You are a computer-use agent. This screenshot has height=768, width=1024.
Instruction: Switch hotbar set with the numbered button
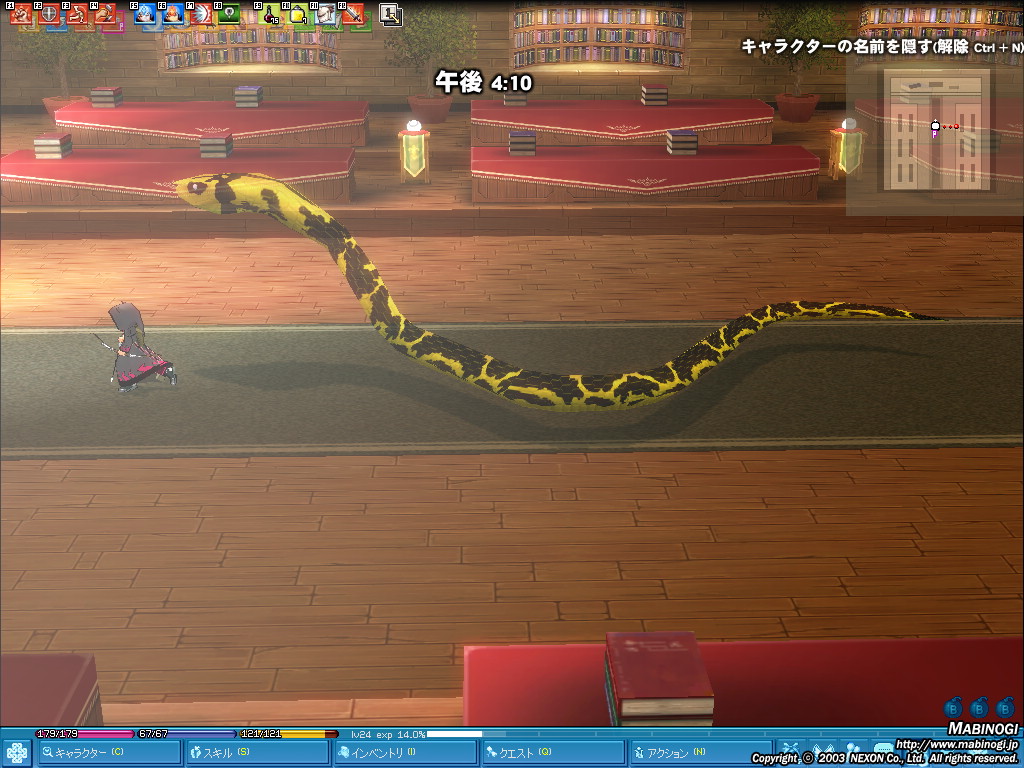point(391,15)
